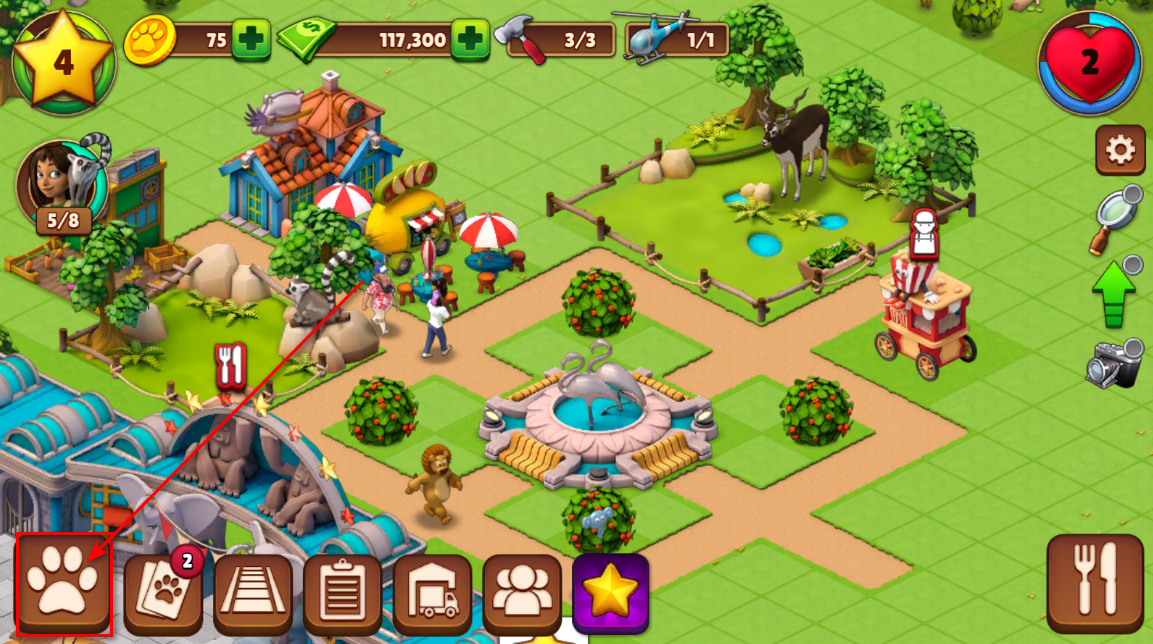Open the warehouse truck storage button
The width and height of the screenshot is (1153, 644).
click(x=433, y=594)
